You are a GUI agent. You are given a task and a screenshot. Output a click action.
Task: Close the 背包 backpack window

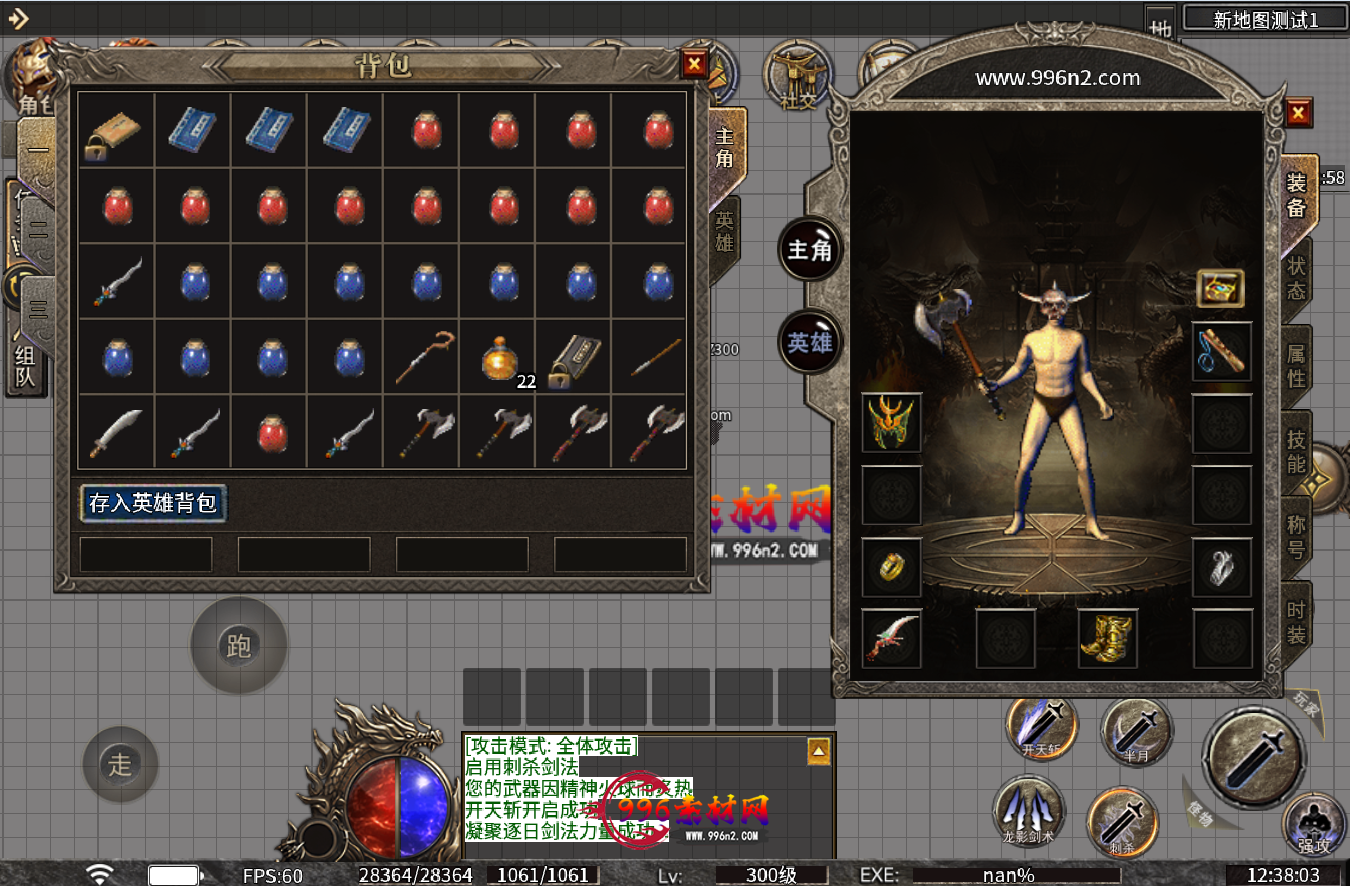pos(693,65)
